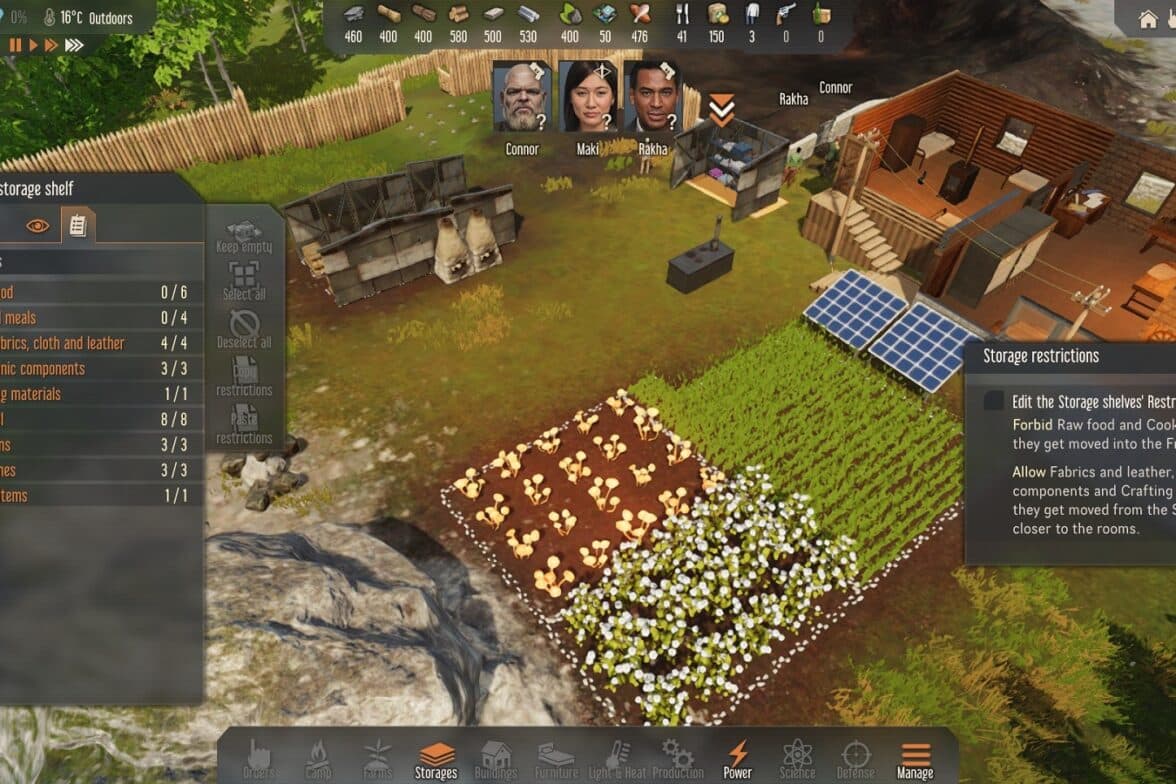Screen dimensions: 1176x784
Task: Select survivor Maki's portrait
Action: point(588,97)
